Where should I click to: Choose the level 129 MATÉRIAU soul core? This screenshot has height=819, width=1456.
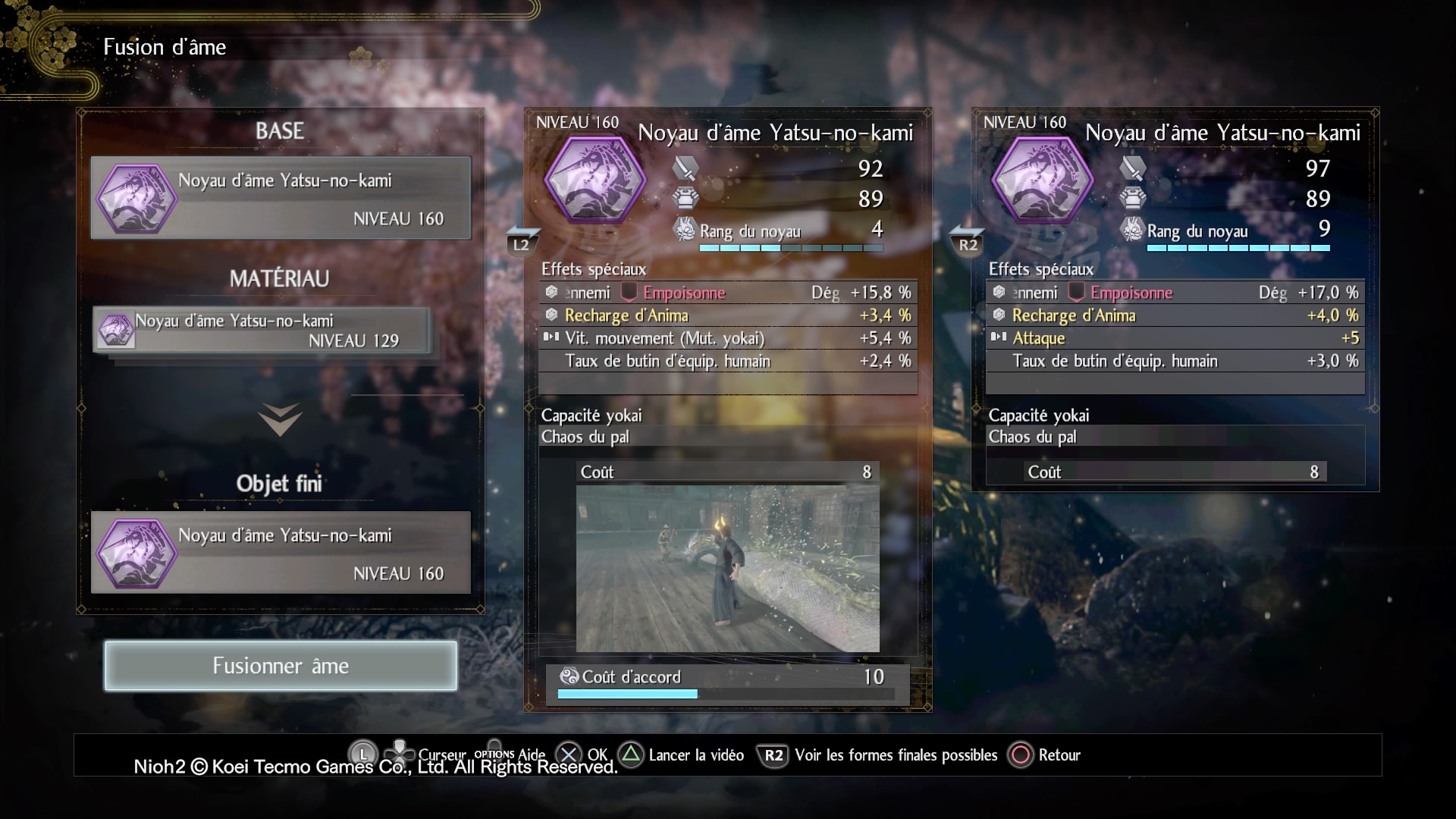tap(262, 331)
